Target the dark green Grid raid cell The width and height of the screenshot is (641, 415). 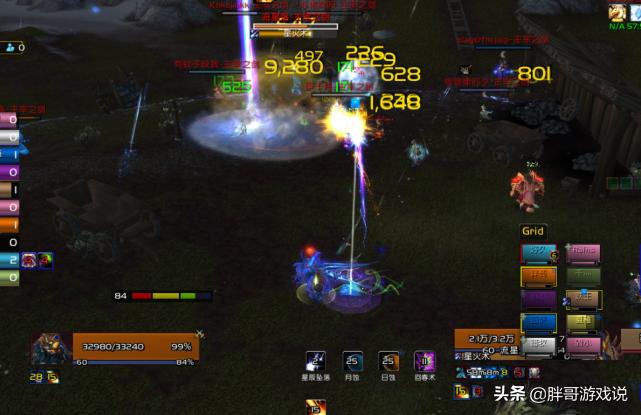(583, 276)
